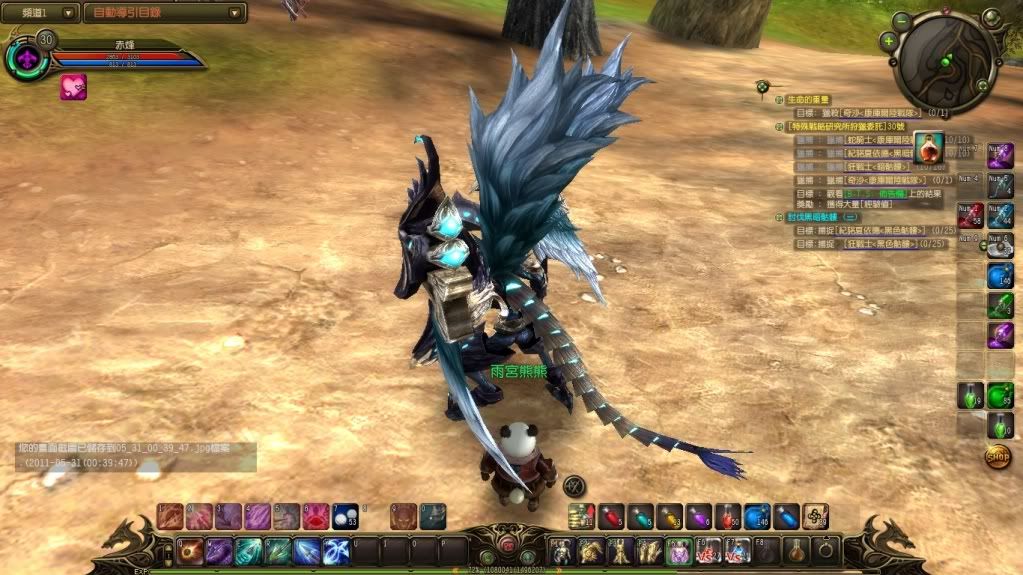The image size is (1023, 575).
Task: Use the white snowball item with 53 count
Action: pos(345,516)
